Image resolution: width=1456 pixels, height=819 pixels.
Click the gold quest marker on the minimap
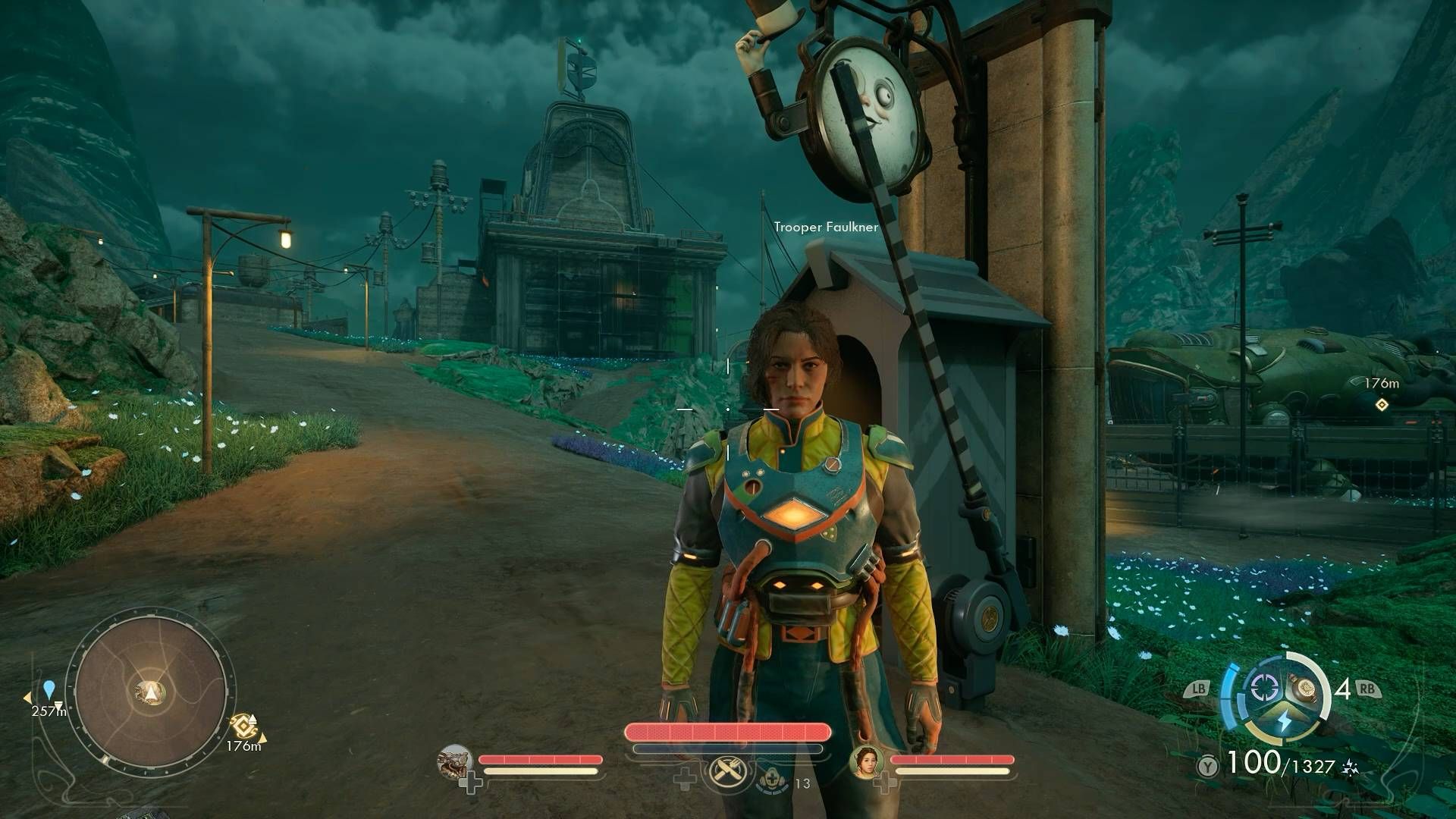point(243,726)
